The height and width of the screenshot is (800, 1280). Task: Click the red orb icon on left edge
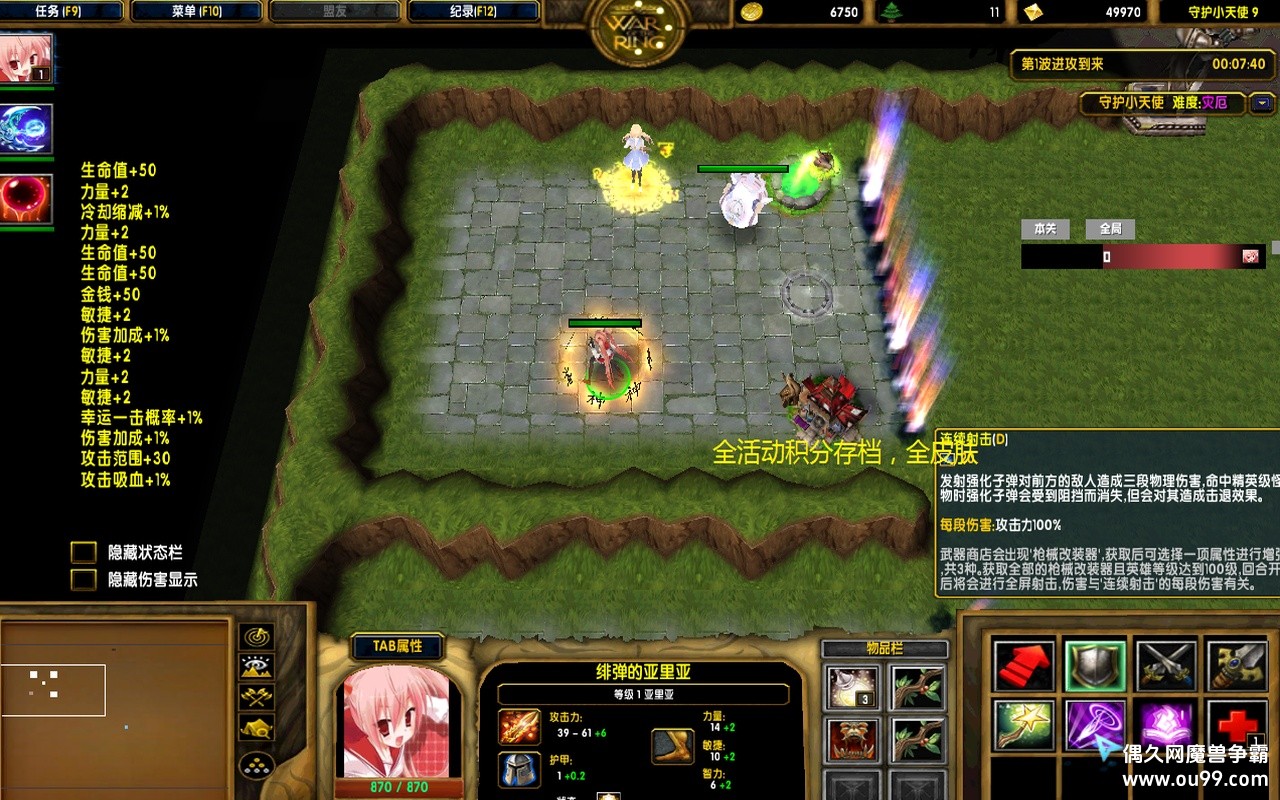tap(26, 199)
